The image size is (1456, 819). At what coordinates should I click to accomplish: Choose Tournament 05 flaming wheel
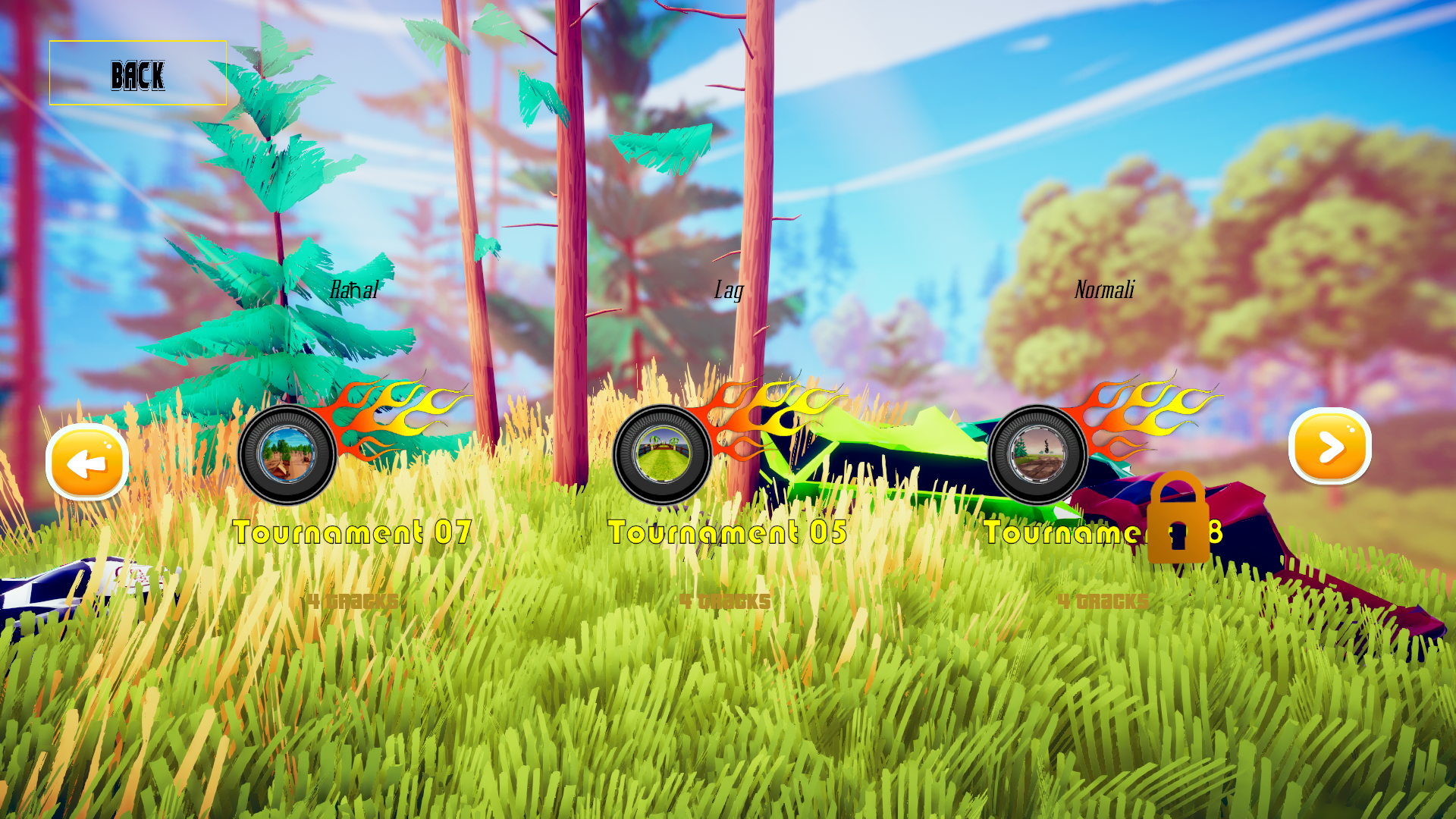point(662,454)
